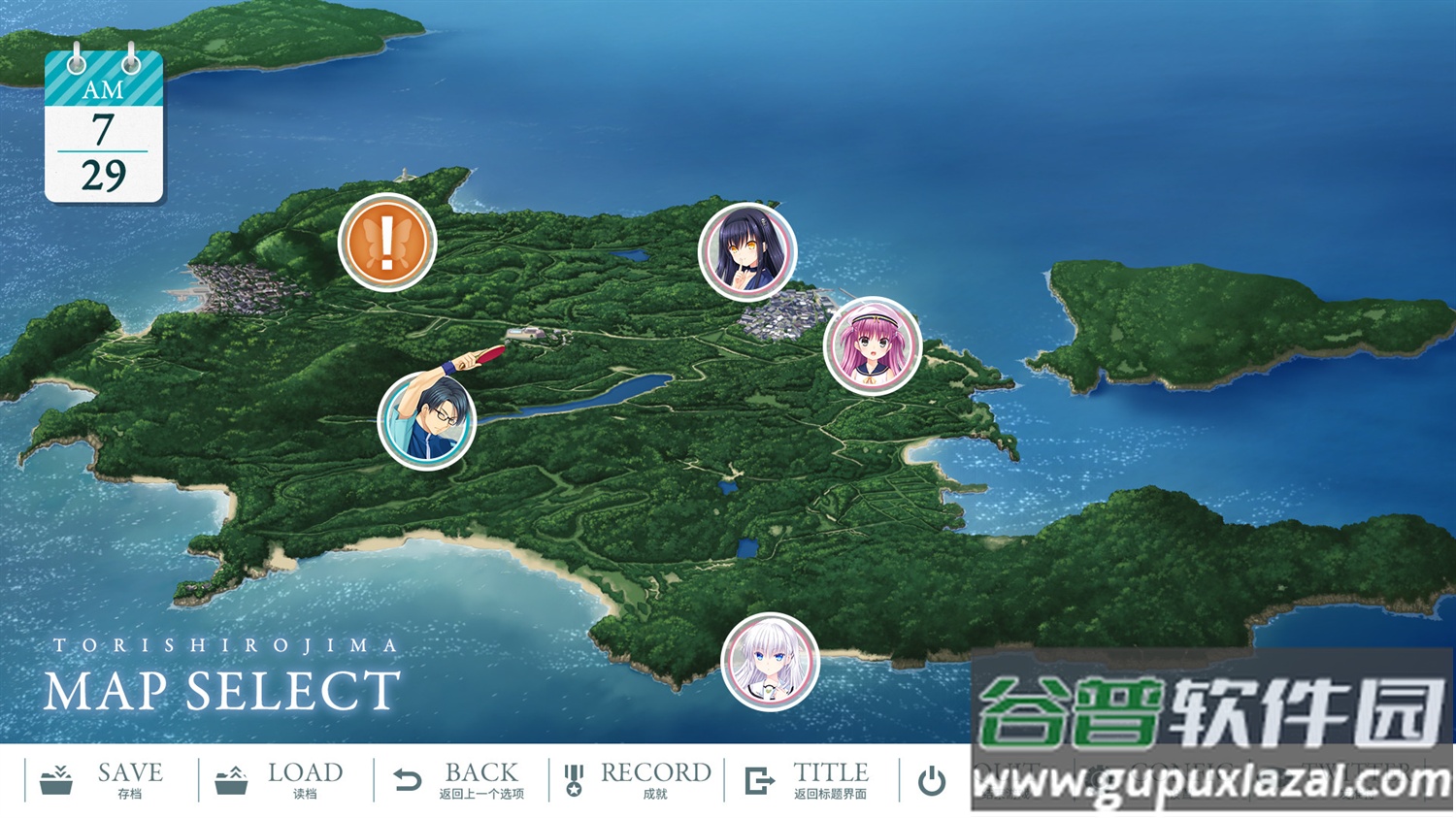Click the orange butterfly event marker
1456x818 pixels.
point(389,241)
